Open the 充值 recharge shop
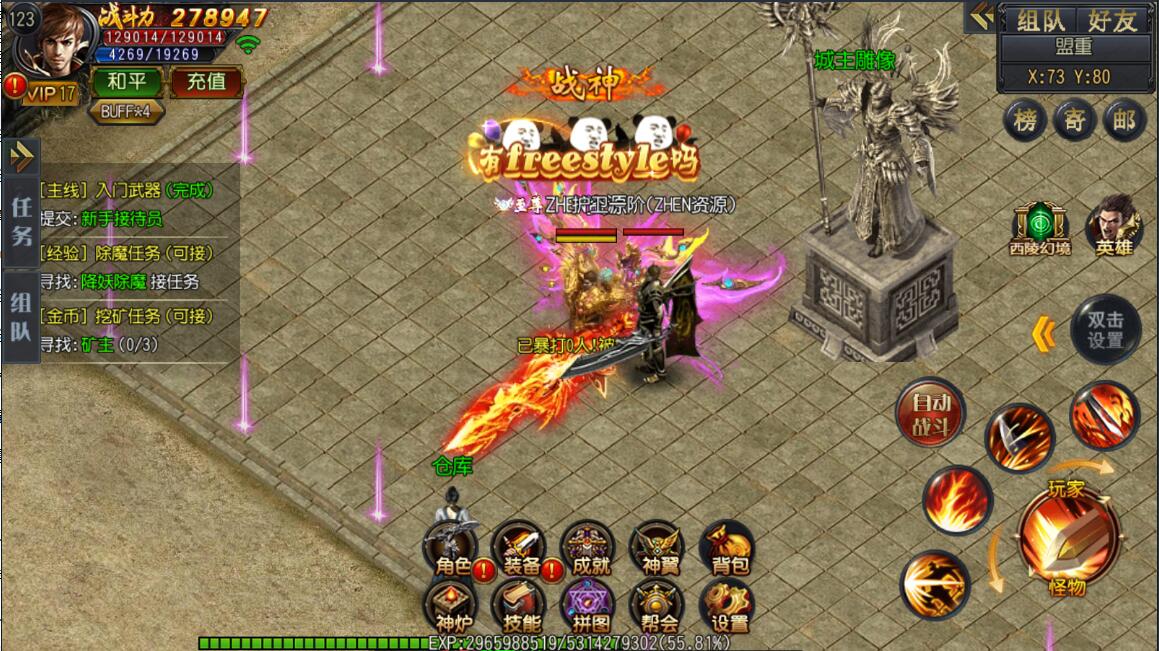 206,81
